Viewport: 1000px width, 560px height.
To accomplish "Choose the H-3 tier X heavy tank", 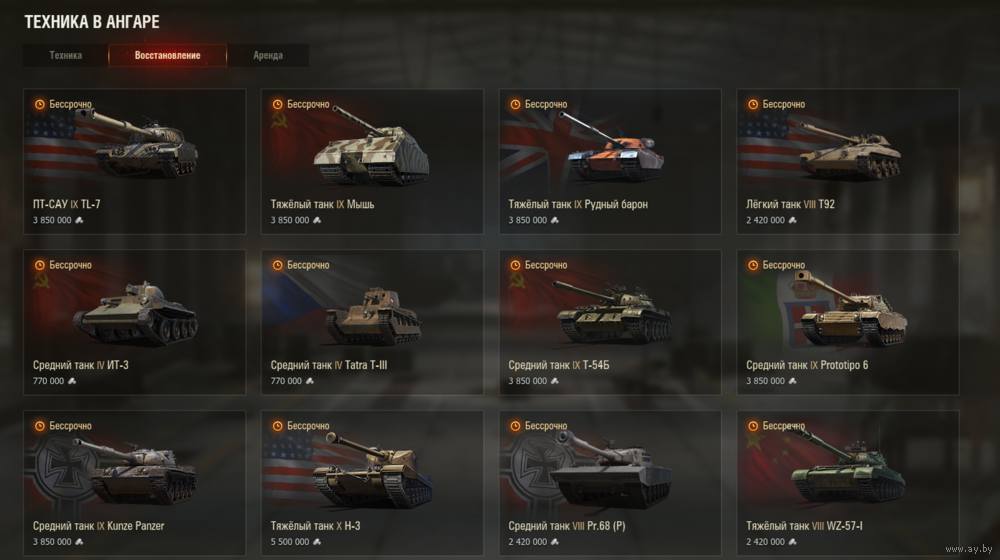I will [x=372, y=482].
